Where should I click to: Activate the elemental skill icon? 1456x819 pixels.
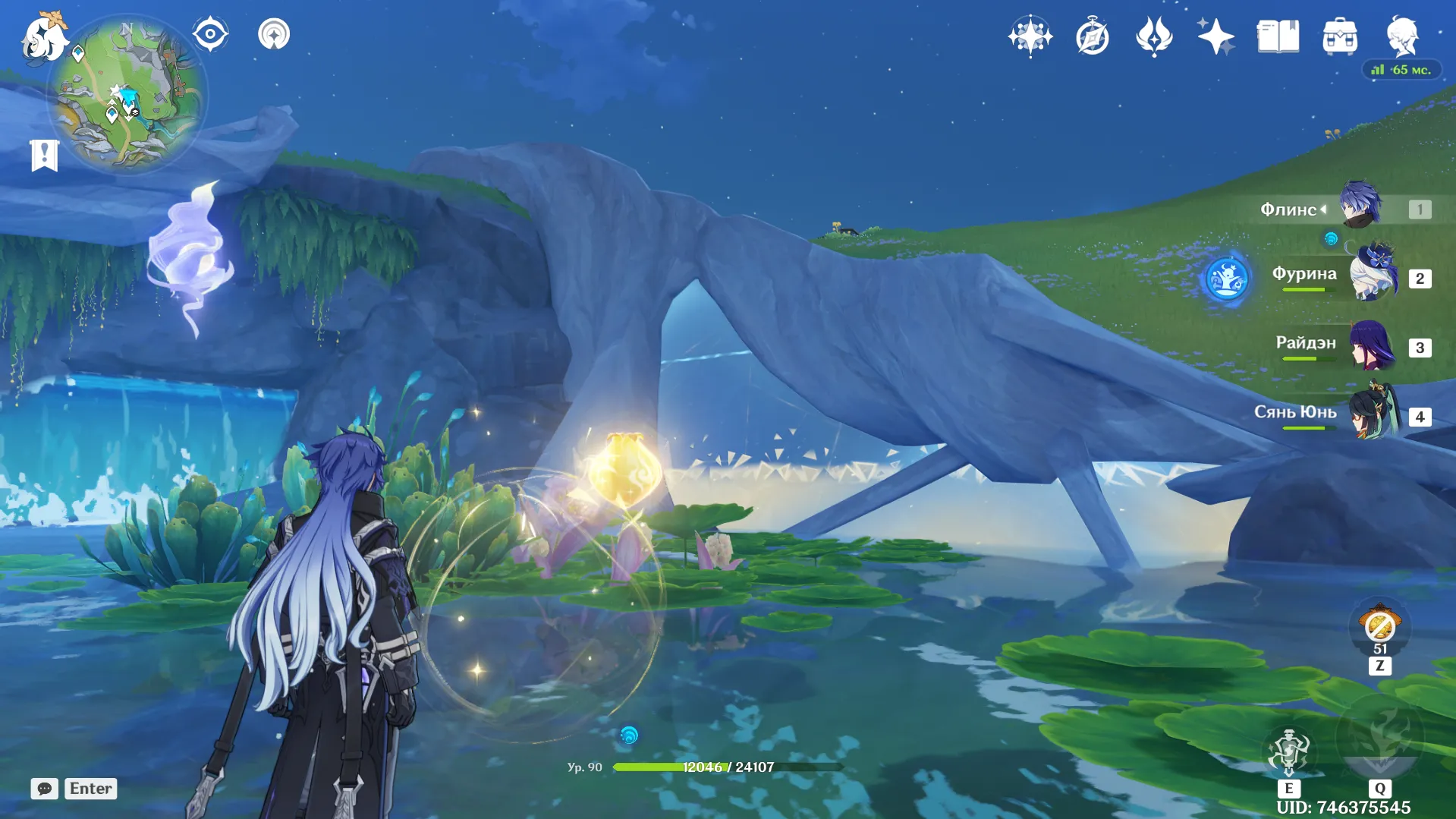point(1288,751)
